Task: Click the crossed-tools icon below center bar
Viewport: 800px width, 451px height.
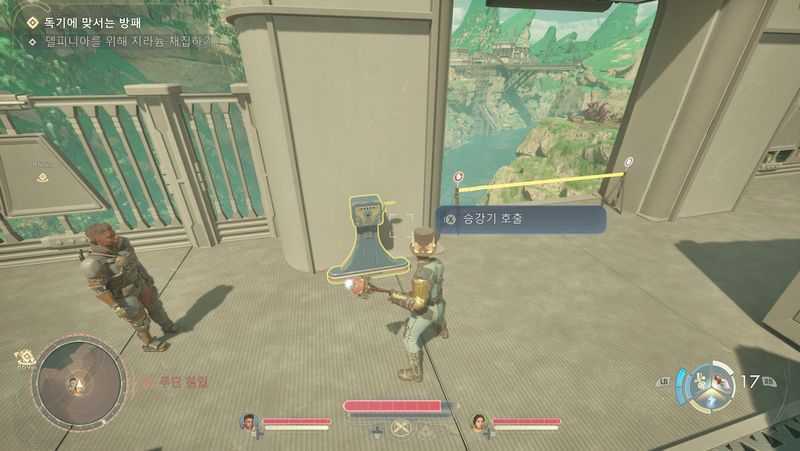Action: point(402,429)
